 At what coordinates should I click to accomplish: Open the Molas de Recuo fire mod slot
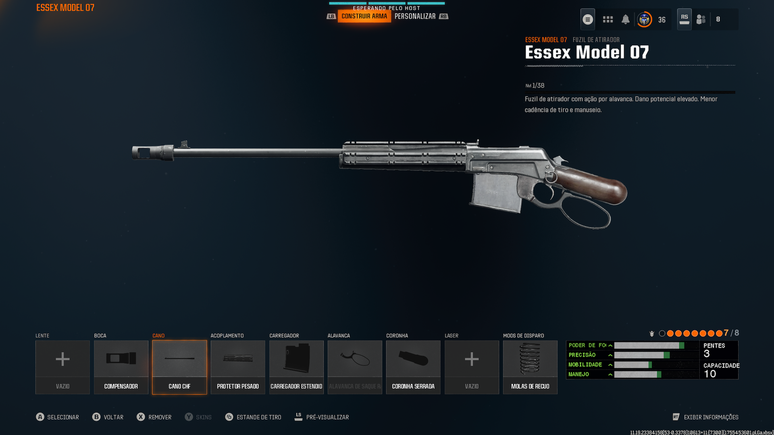[530, 366]
